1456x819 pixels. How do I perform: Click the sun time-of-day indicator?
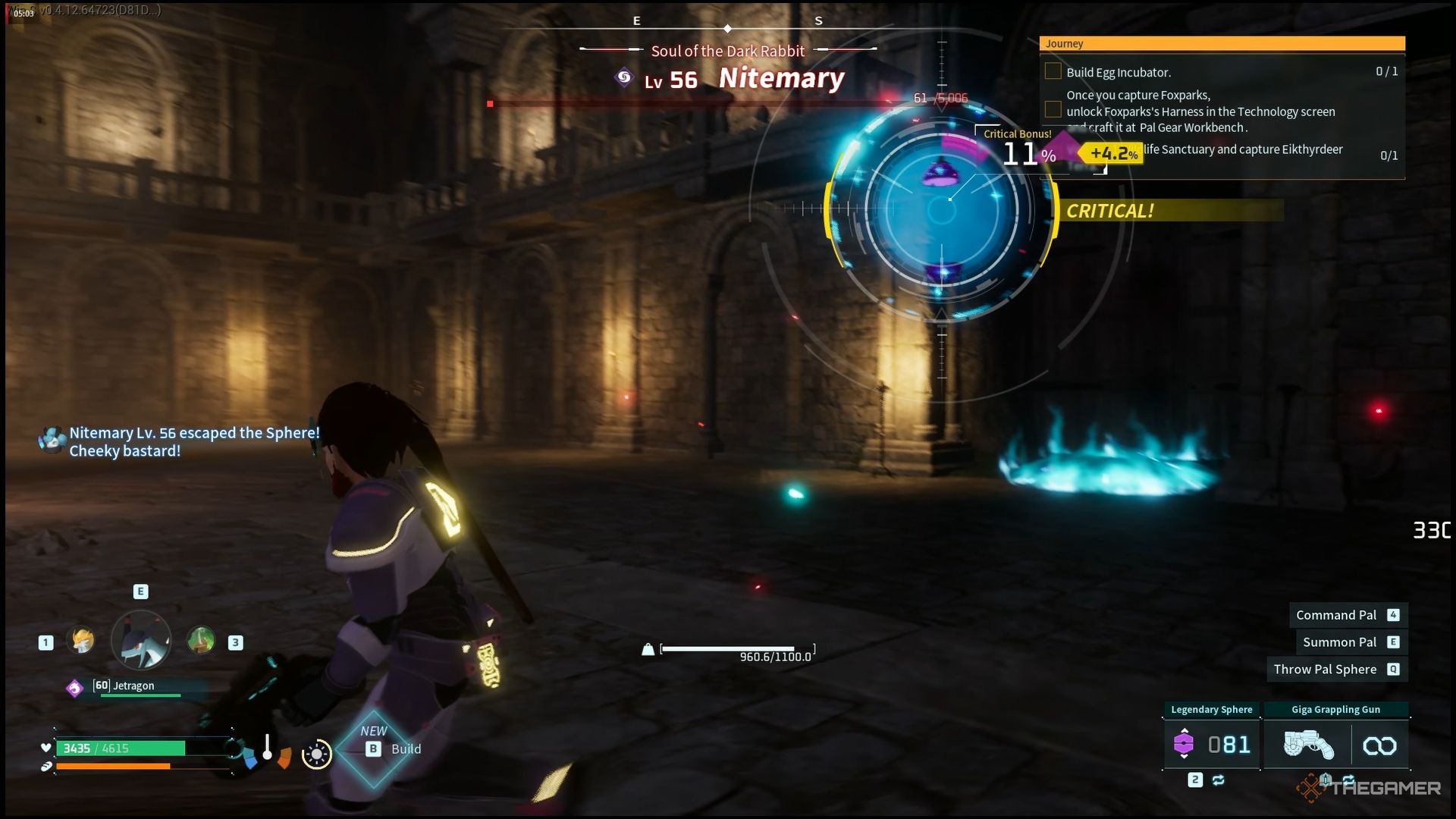coord(316,754)
